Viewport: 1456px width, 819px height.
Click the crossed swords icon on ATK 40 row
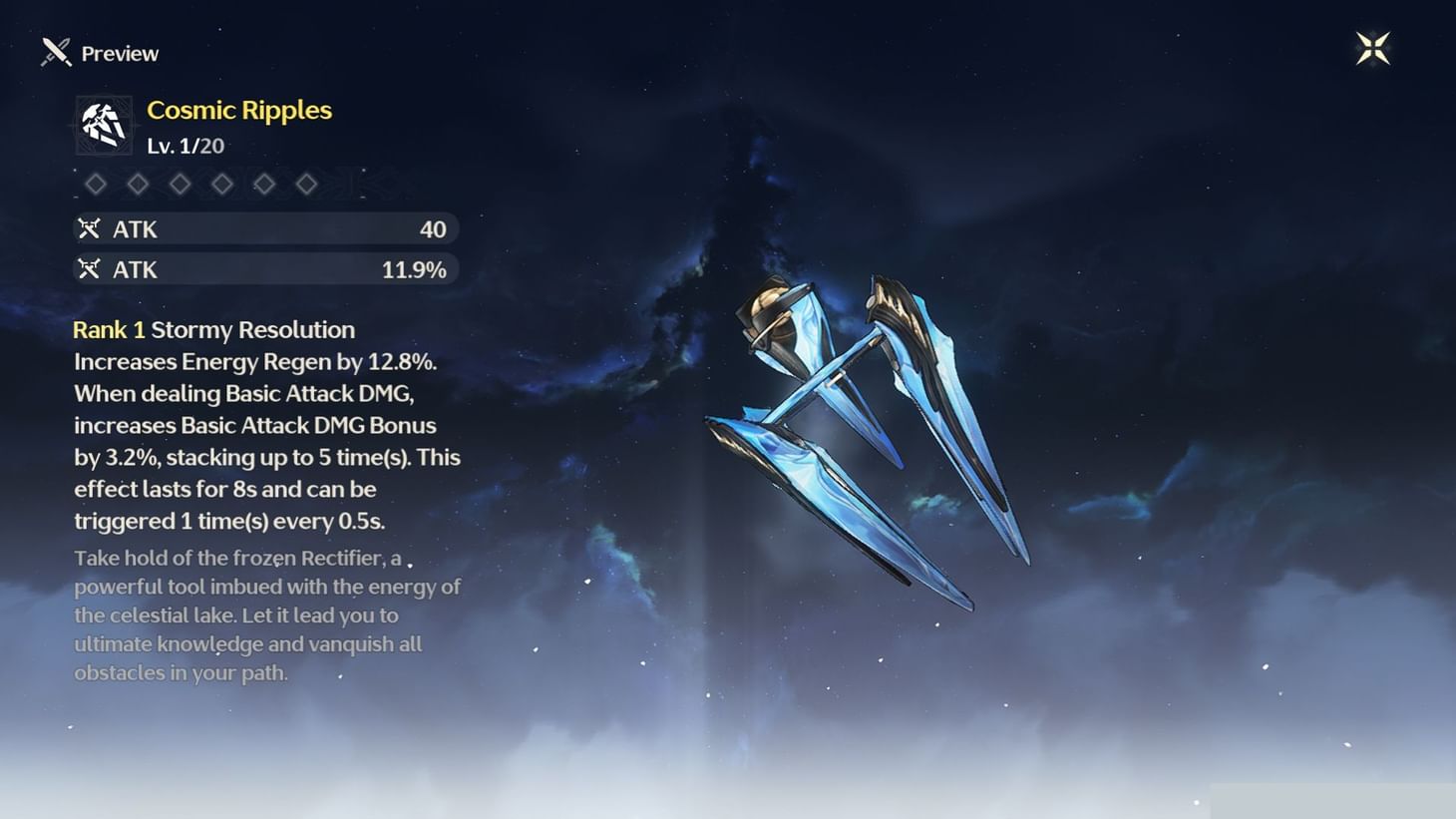pos(90,228)
